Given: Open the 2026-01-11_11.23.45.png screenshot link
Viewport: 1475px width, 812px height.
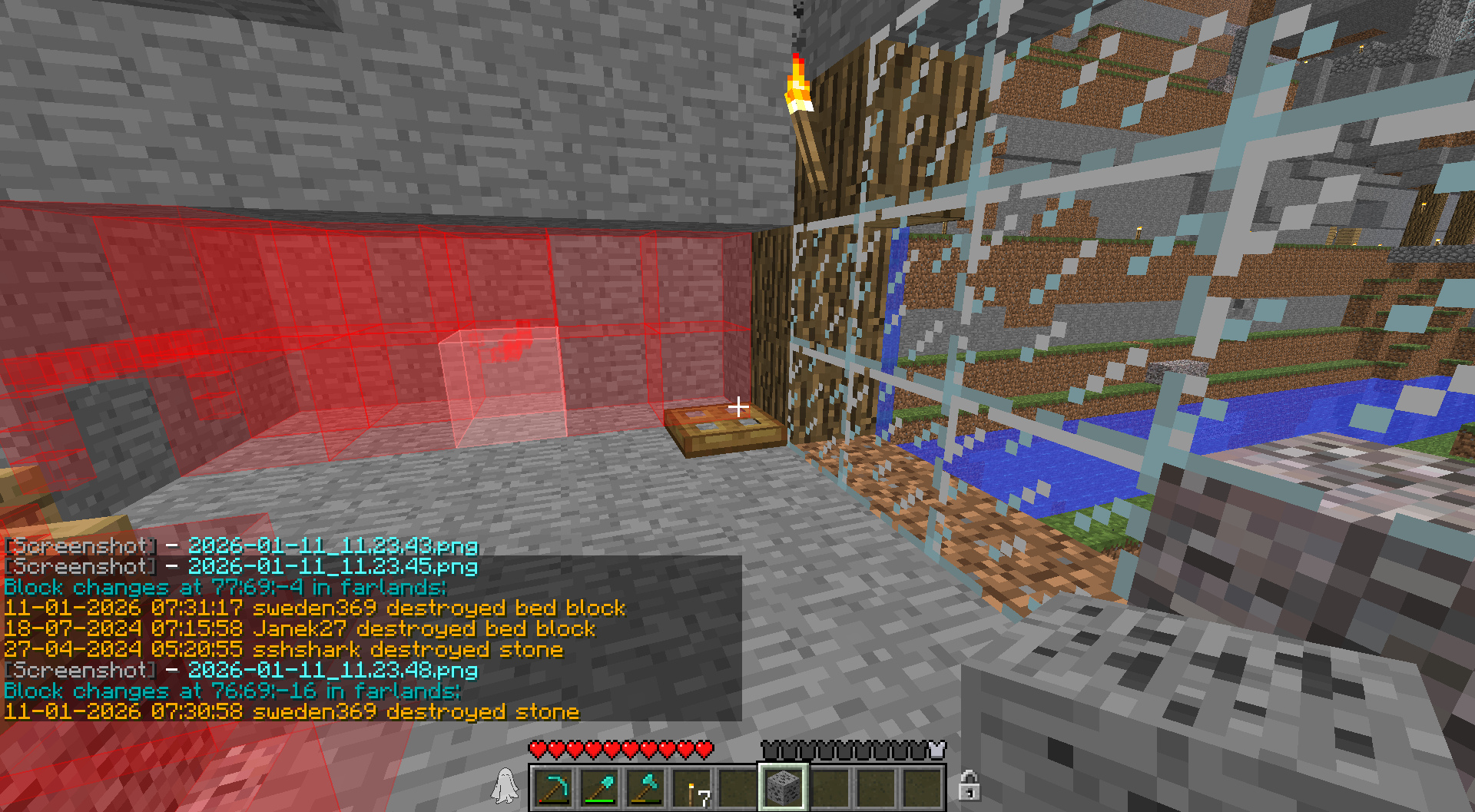Looking at the screenshot, I should click(x=333, y=567).
